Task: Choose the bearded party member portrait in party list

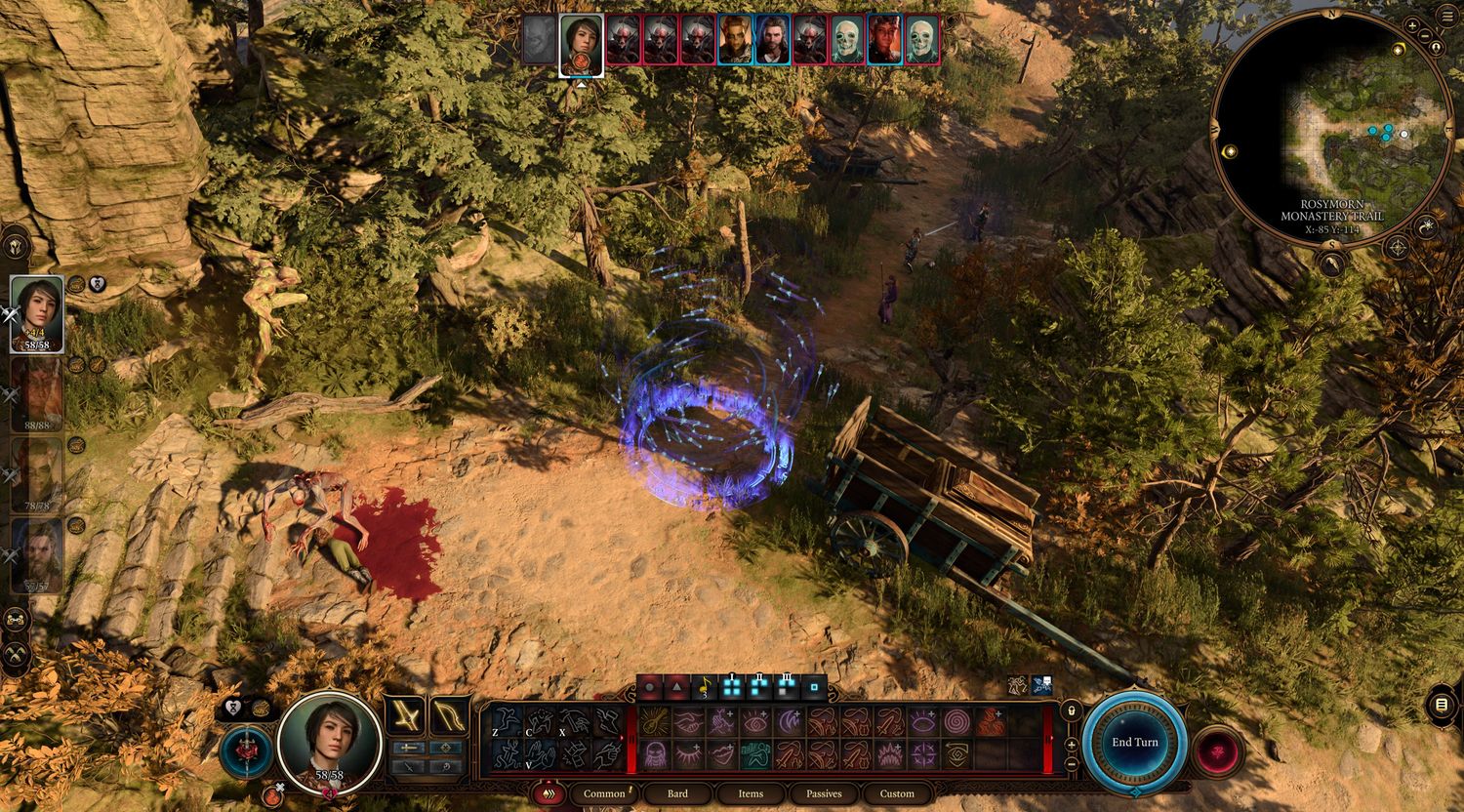Action: click(x=37, y=554)
